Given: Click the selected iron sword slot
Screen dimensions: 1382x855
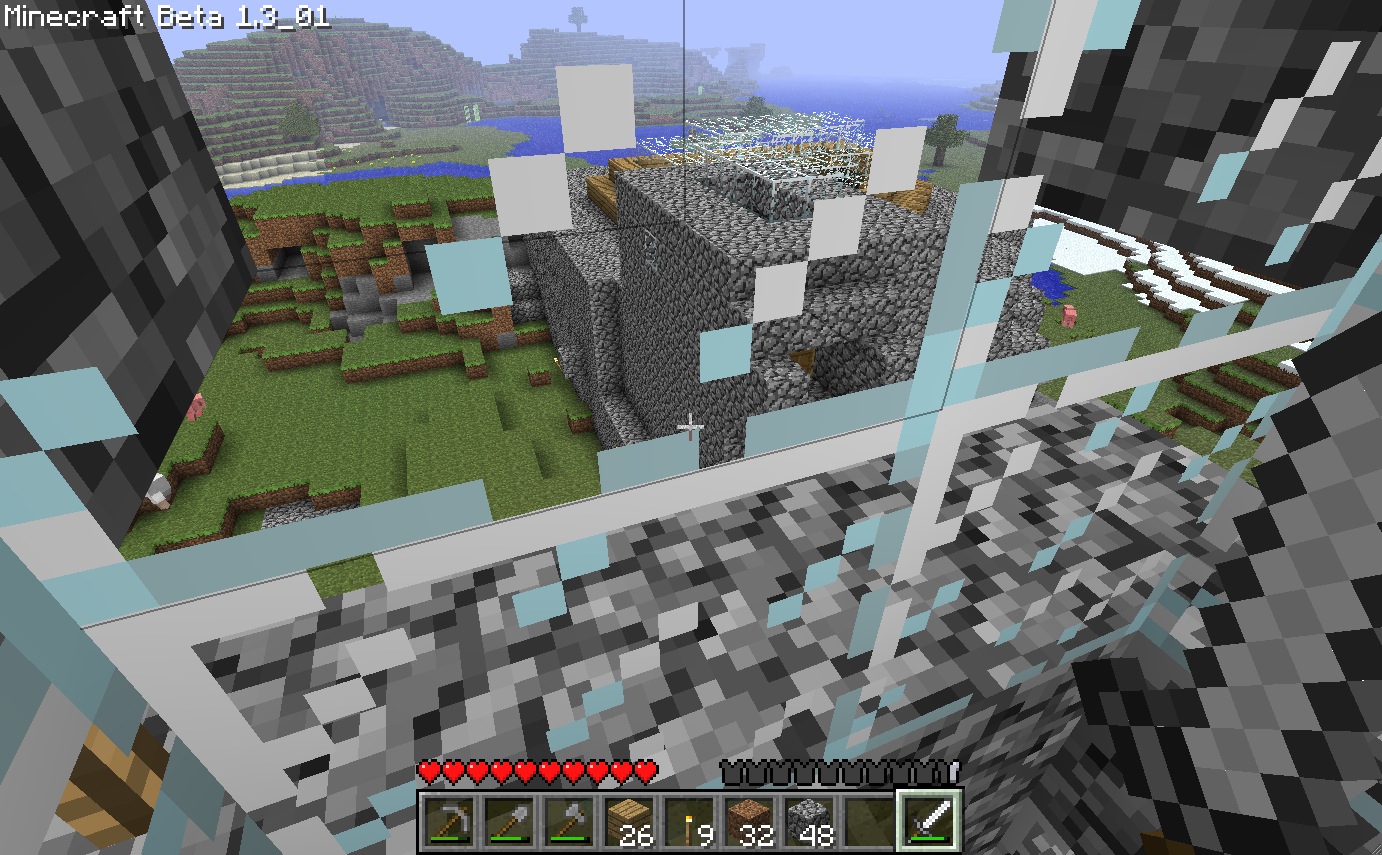Looking at the screenshot, I should coord(929,821).
